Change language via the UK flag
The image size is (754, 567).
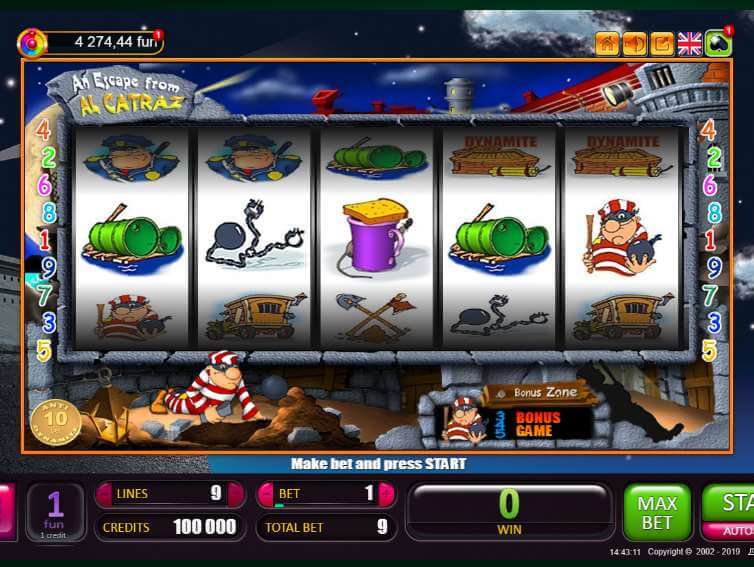[690, 43]
